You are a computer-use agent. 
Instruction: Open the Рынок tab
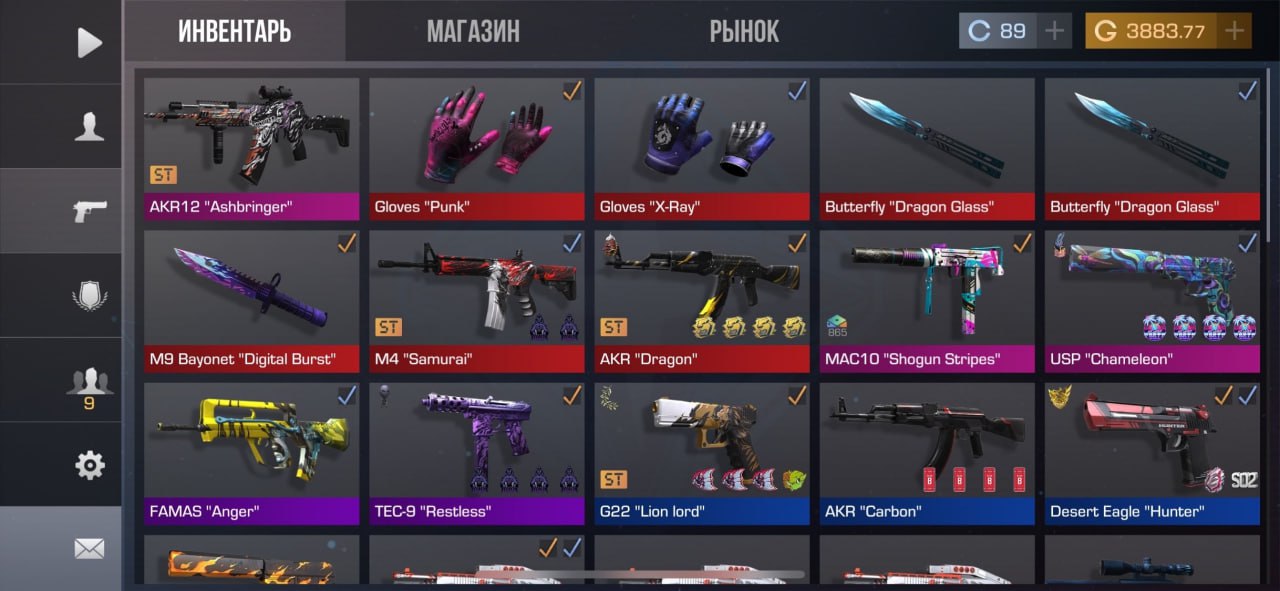click(x=744, y=31)
